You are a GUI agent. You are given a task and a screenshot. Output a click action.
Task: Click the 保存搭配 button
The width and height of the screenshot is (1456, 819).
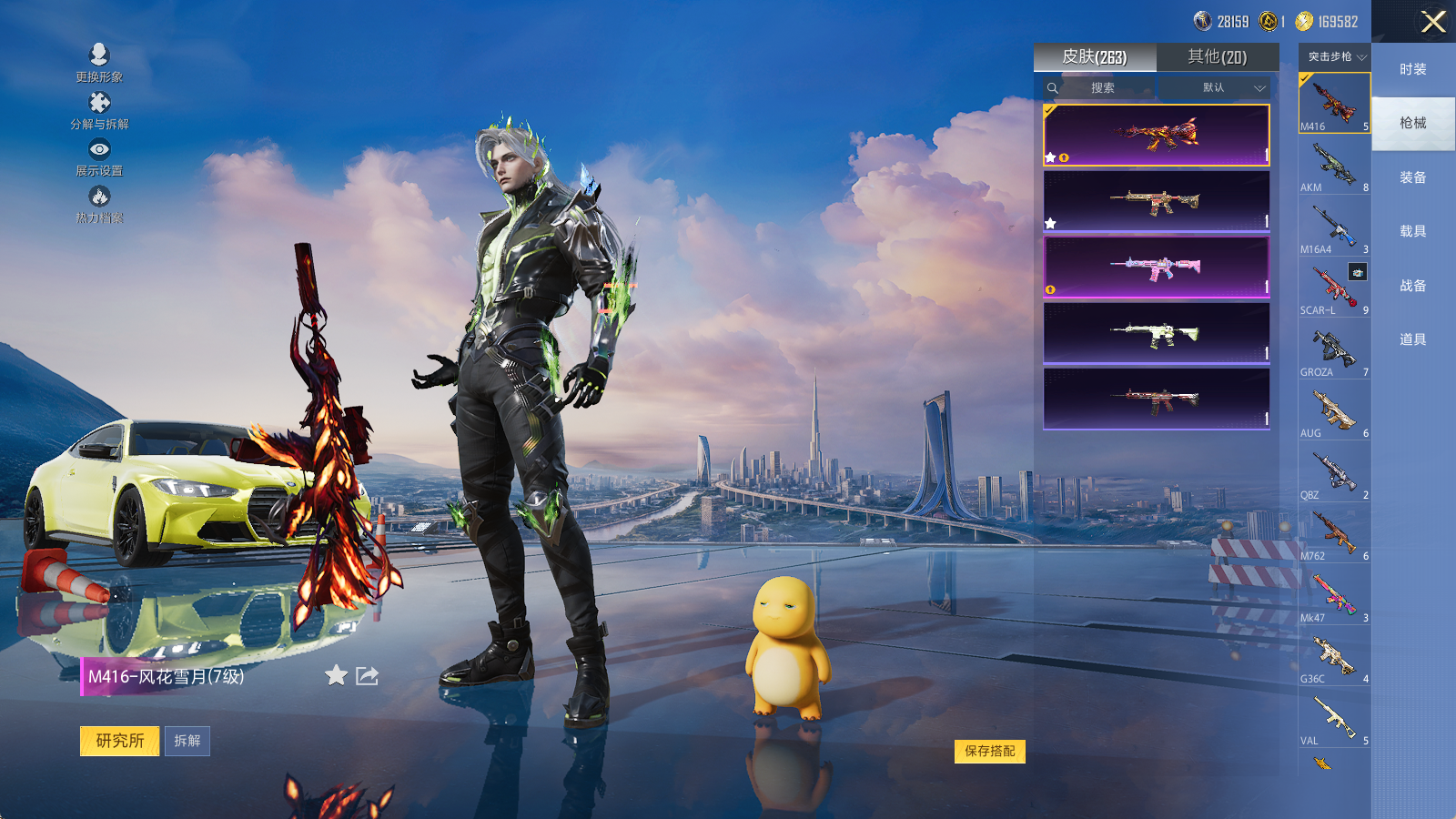pyautogui.click(x=989, y=751)
